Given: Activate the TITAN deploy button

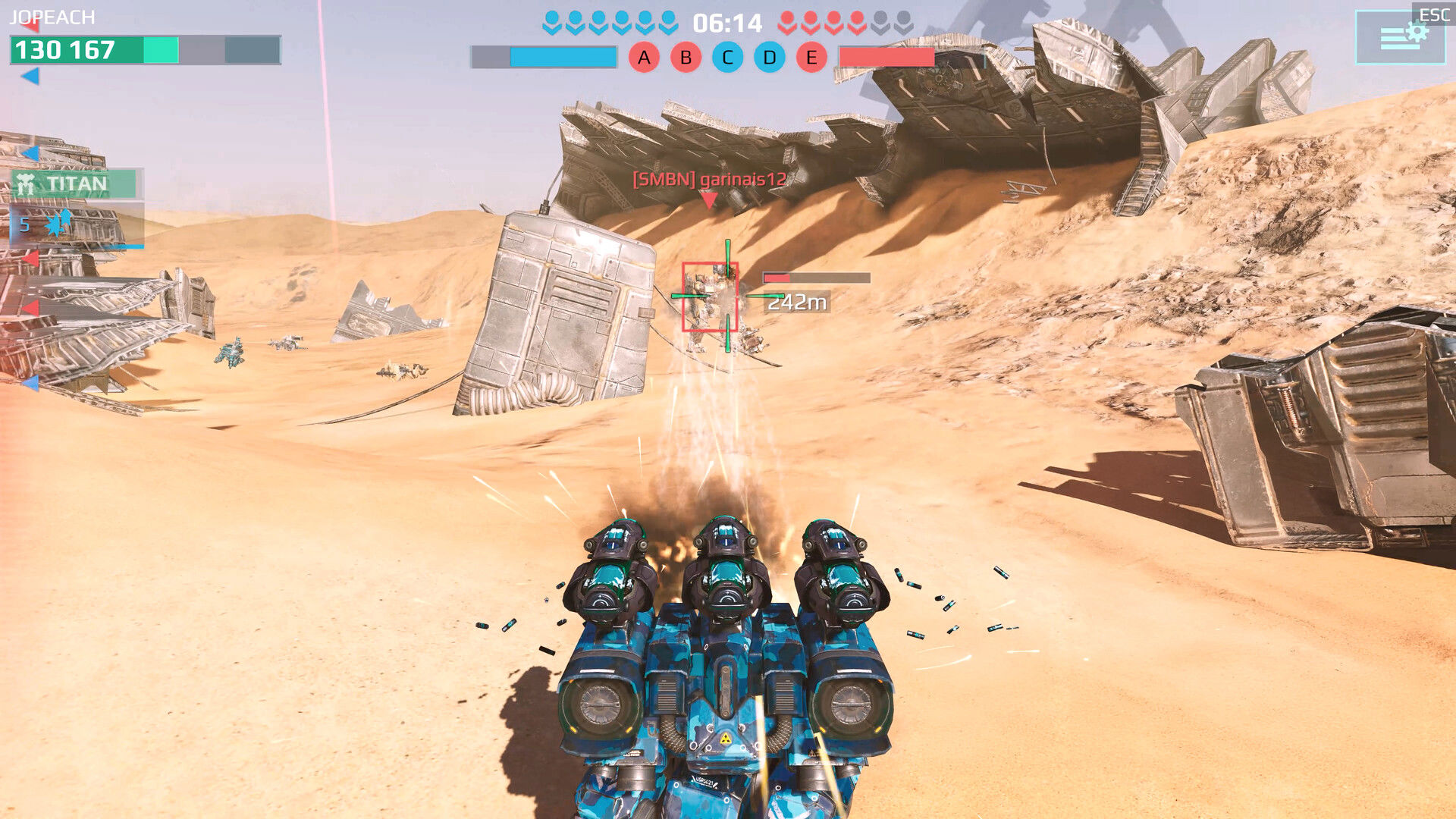Looking at the screenshot, I should pos(76,184).
